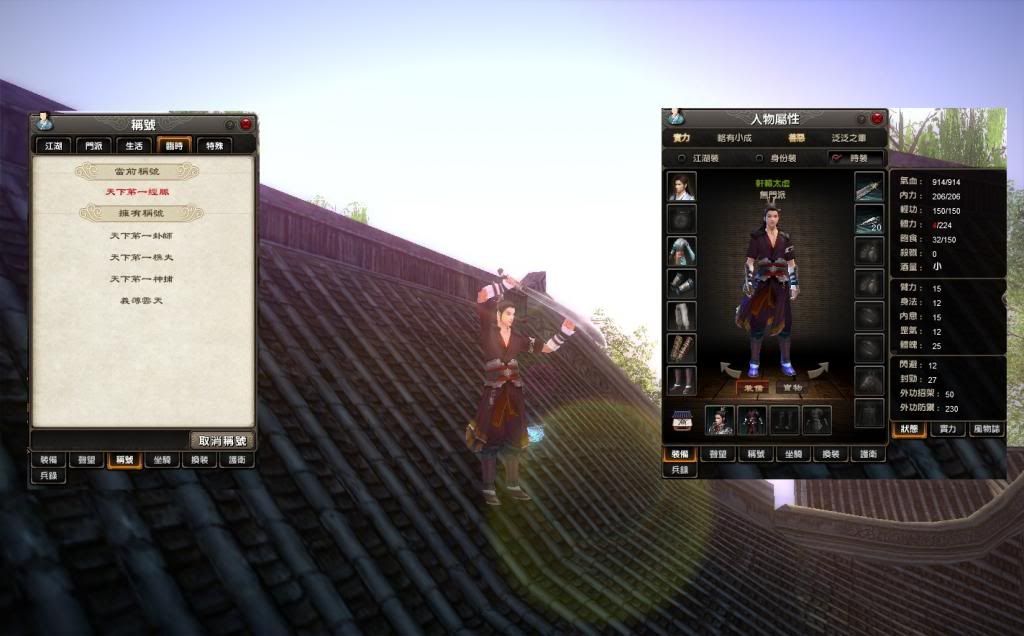Switch to the 江湖 title tab

pyautogui.click(x=53, y=146)
